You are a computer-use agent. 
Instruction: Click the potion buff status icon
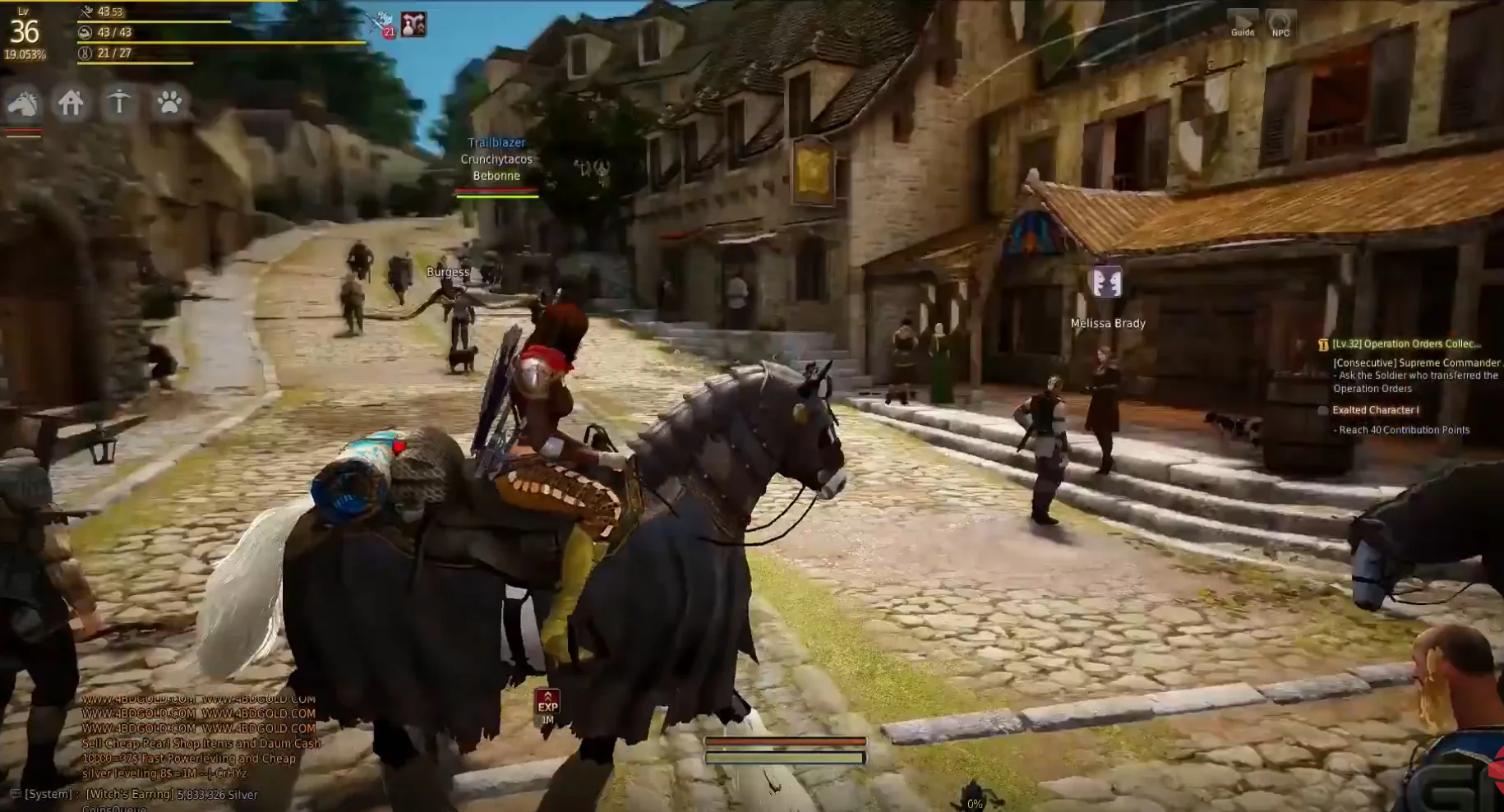pos(413,25)
